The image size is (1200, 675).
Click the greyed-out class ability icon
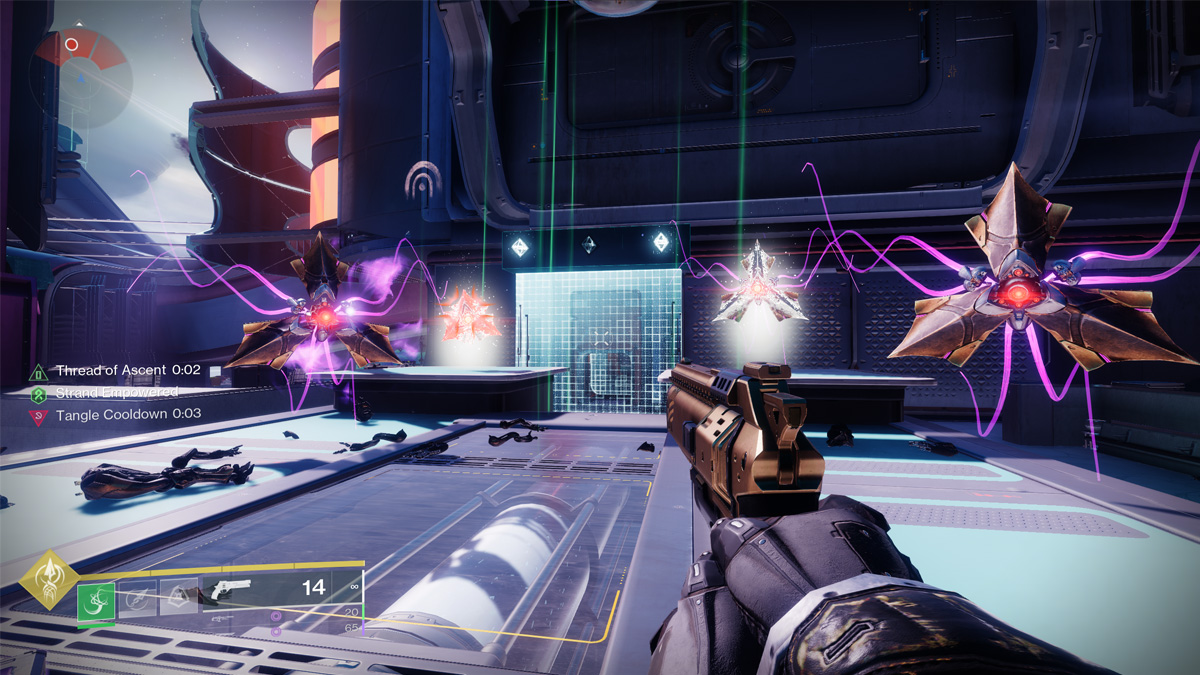tap(178, 597)
